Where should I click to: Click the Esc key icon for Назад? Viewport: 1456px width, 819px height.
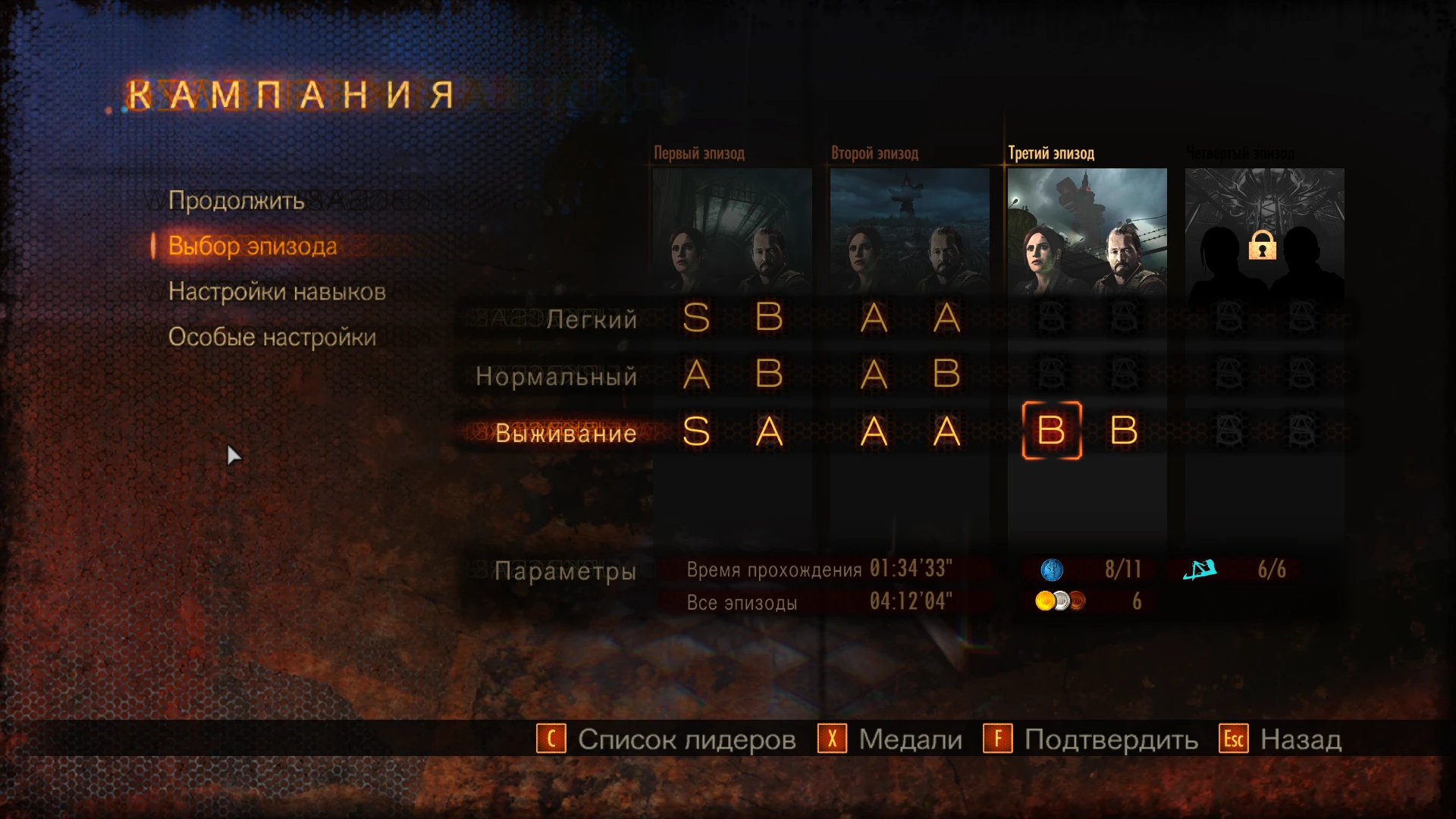pyautogui.click(x=1233, y=738)
